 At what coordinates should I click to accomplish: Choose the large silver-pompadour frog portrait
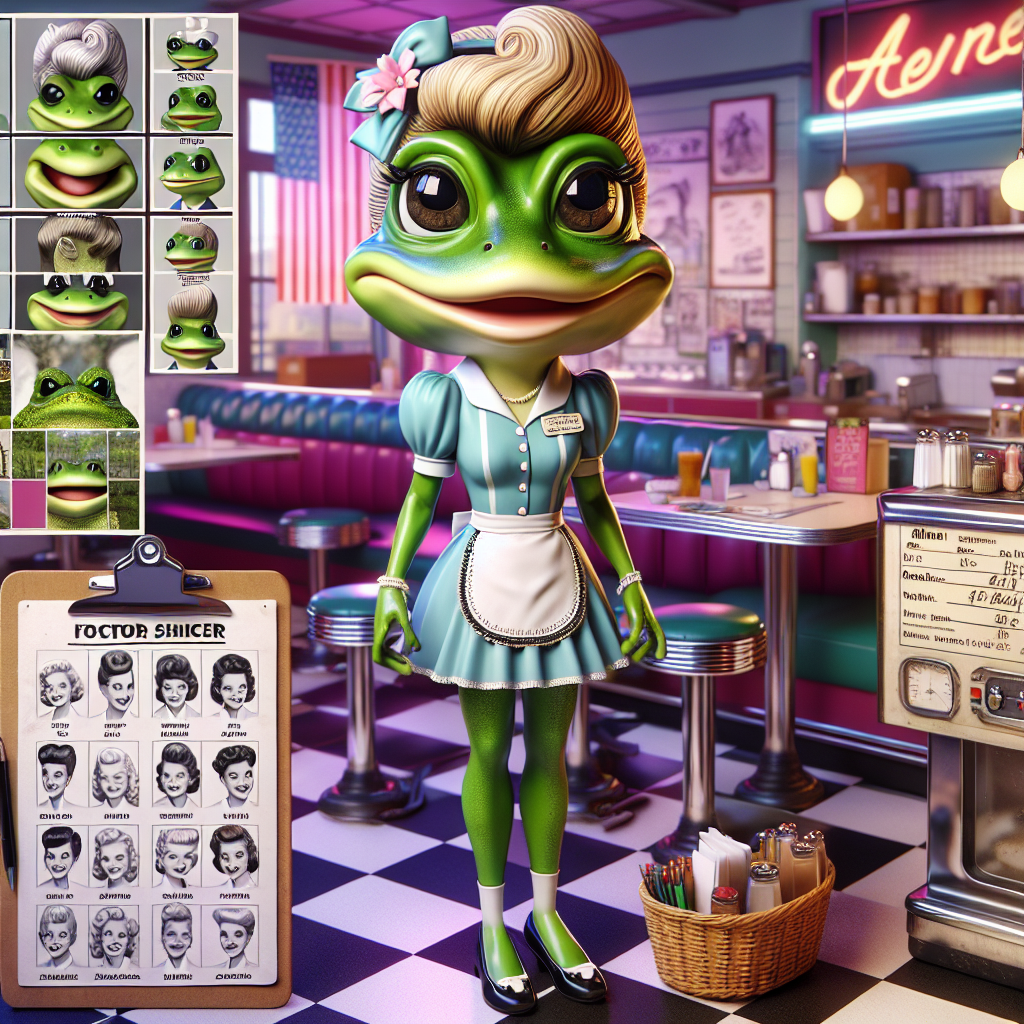80,75
